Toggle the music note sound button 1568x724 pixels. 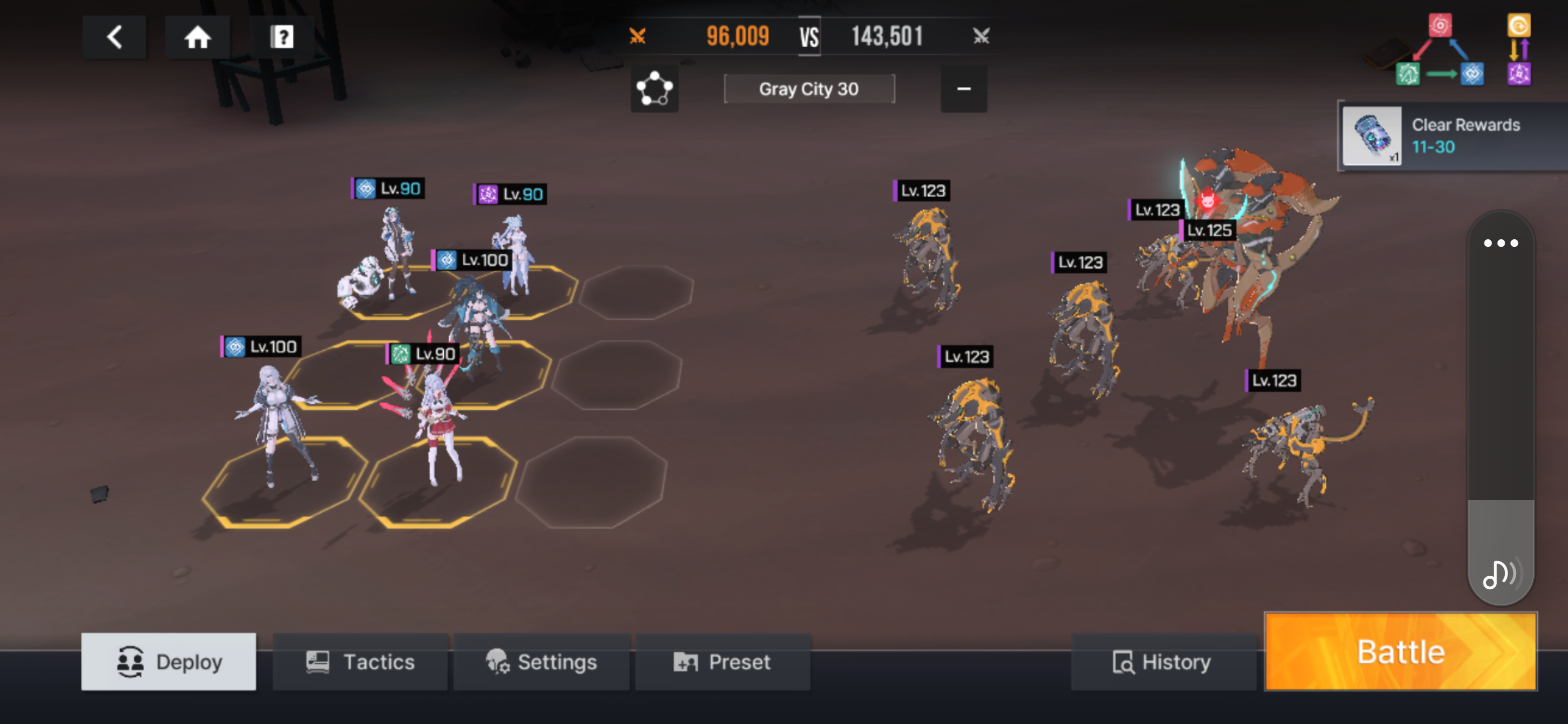point(1501,573)
